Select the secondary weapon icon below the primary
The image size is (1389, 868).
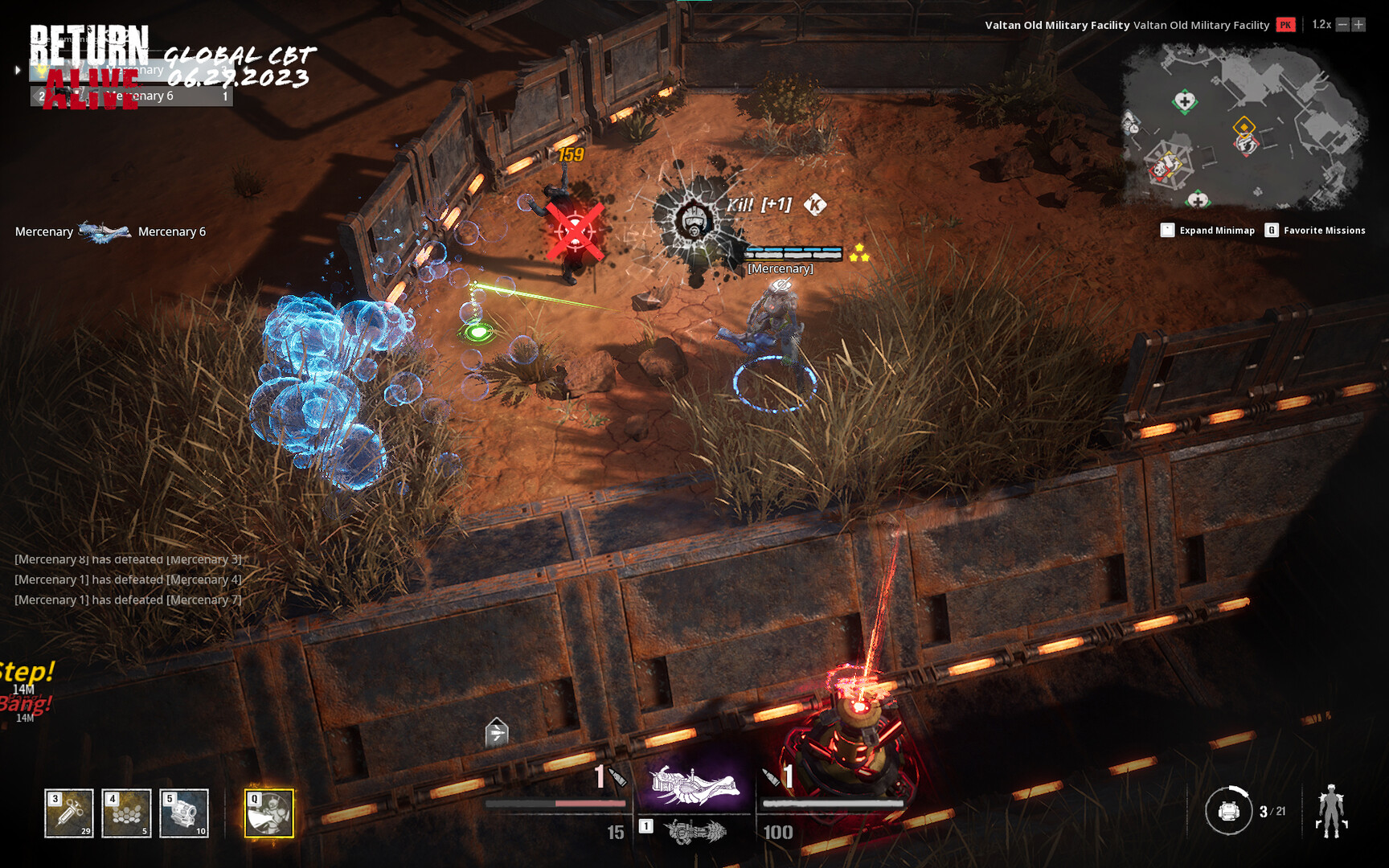(696, 833)
